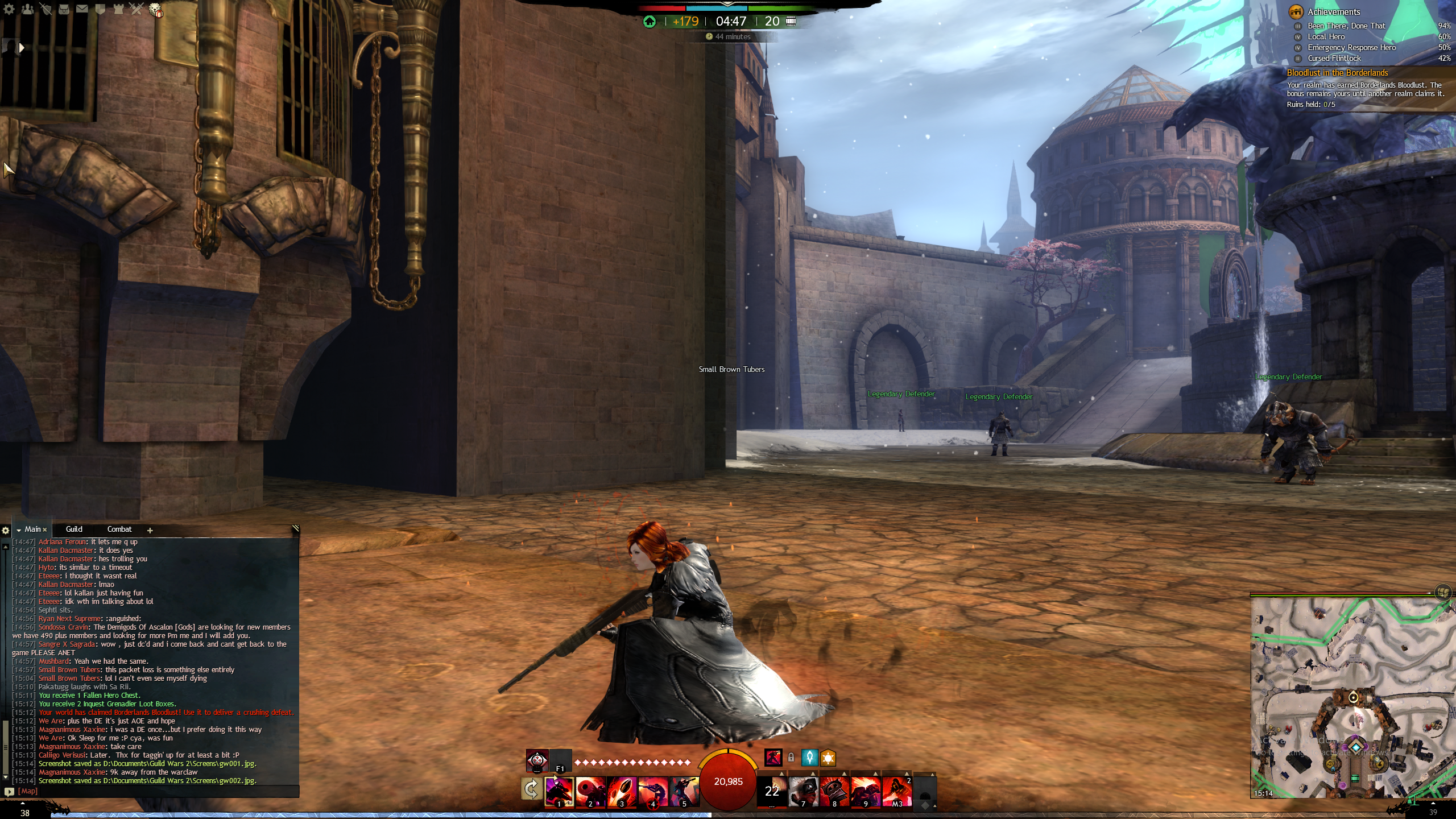Close the Main chat tab
Image resolution: width=1456 pixels, height=819 pixels.
click(45, 530)
